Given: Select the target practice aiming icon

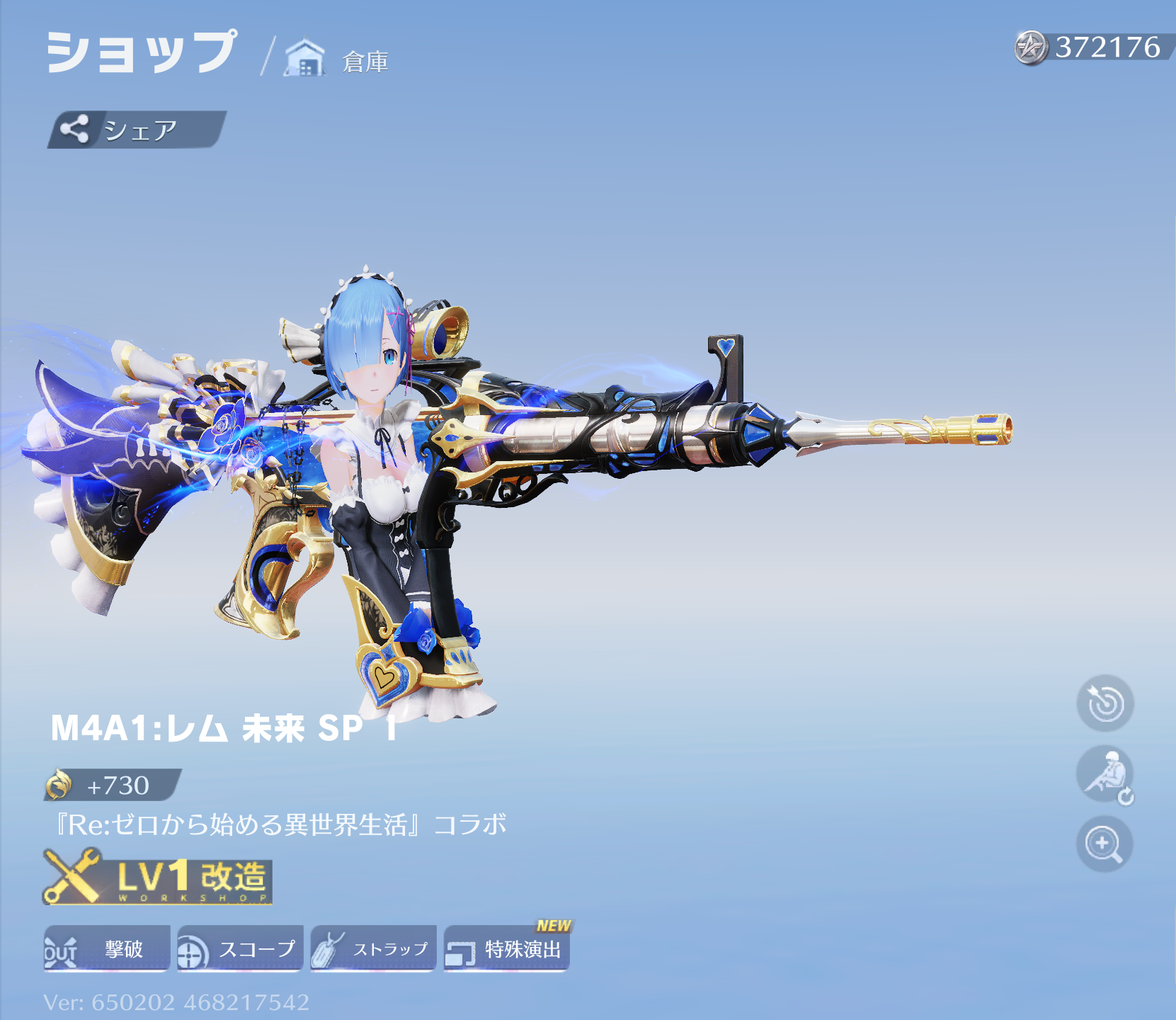Looking at the screenshot, I should click(x=1104, y=704).
